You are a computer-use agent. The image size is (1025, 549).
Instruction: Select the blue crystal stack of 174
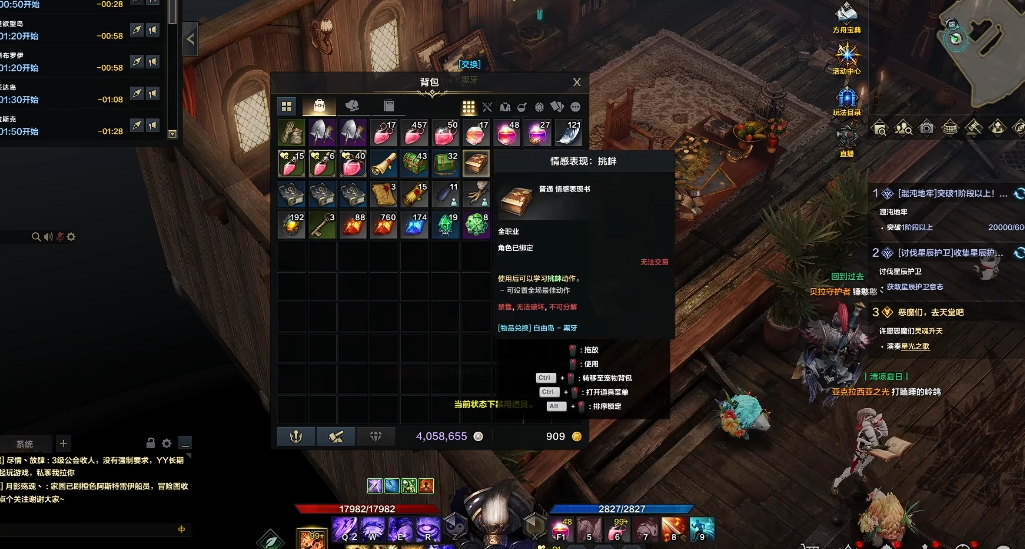coord(415,225)
